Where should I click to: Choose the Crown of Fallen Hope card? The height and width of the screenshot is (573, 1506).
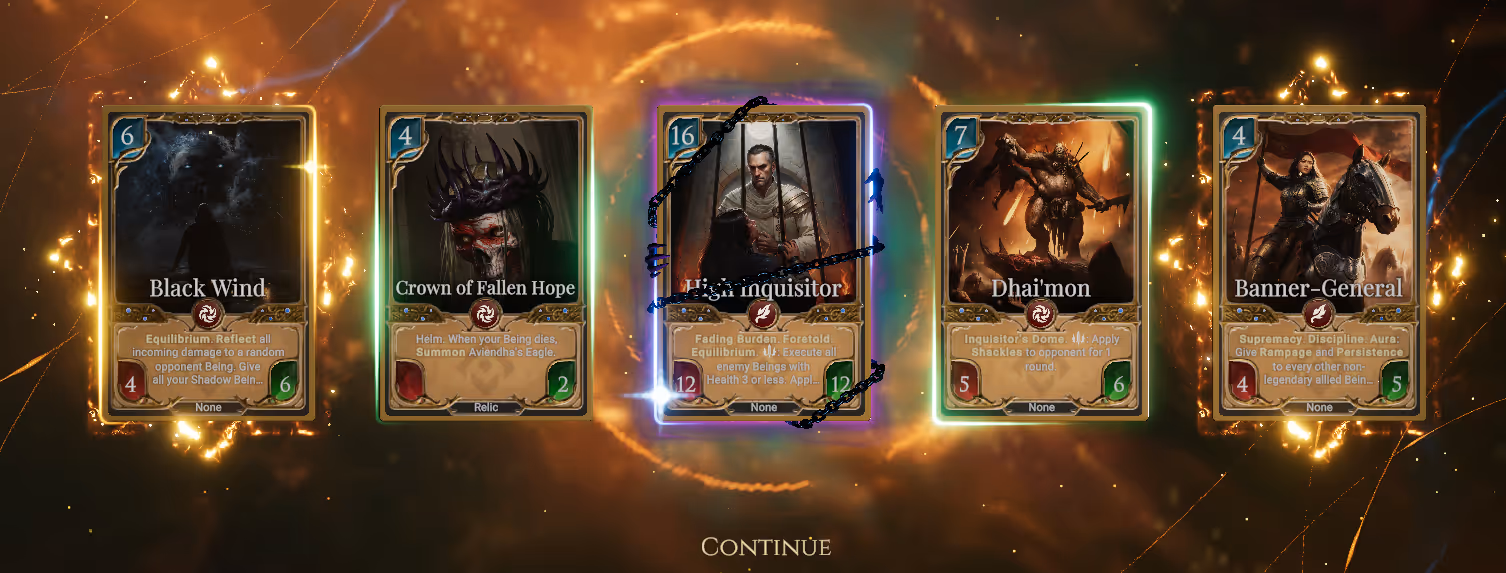(x=485, y=262)
